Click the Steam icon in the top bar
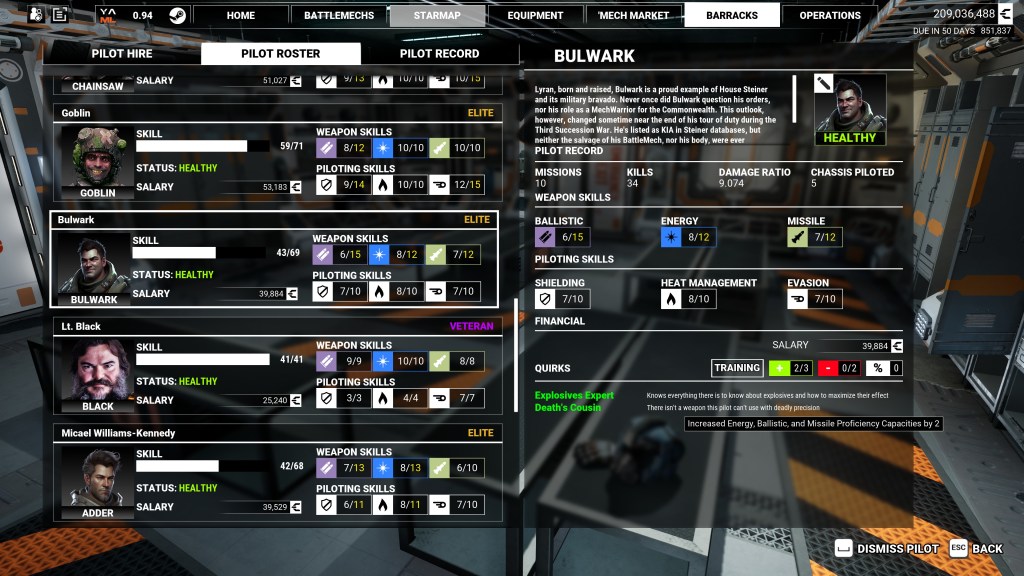 point(177,15)
